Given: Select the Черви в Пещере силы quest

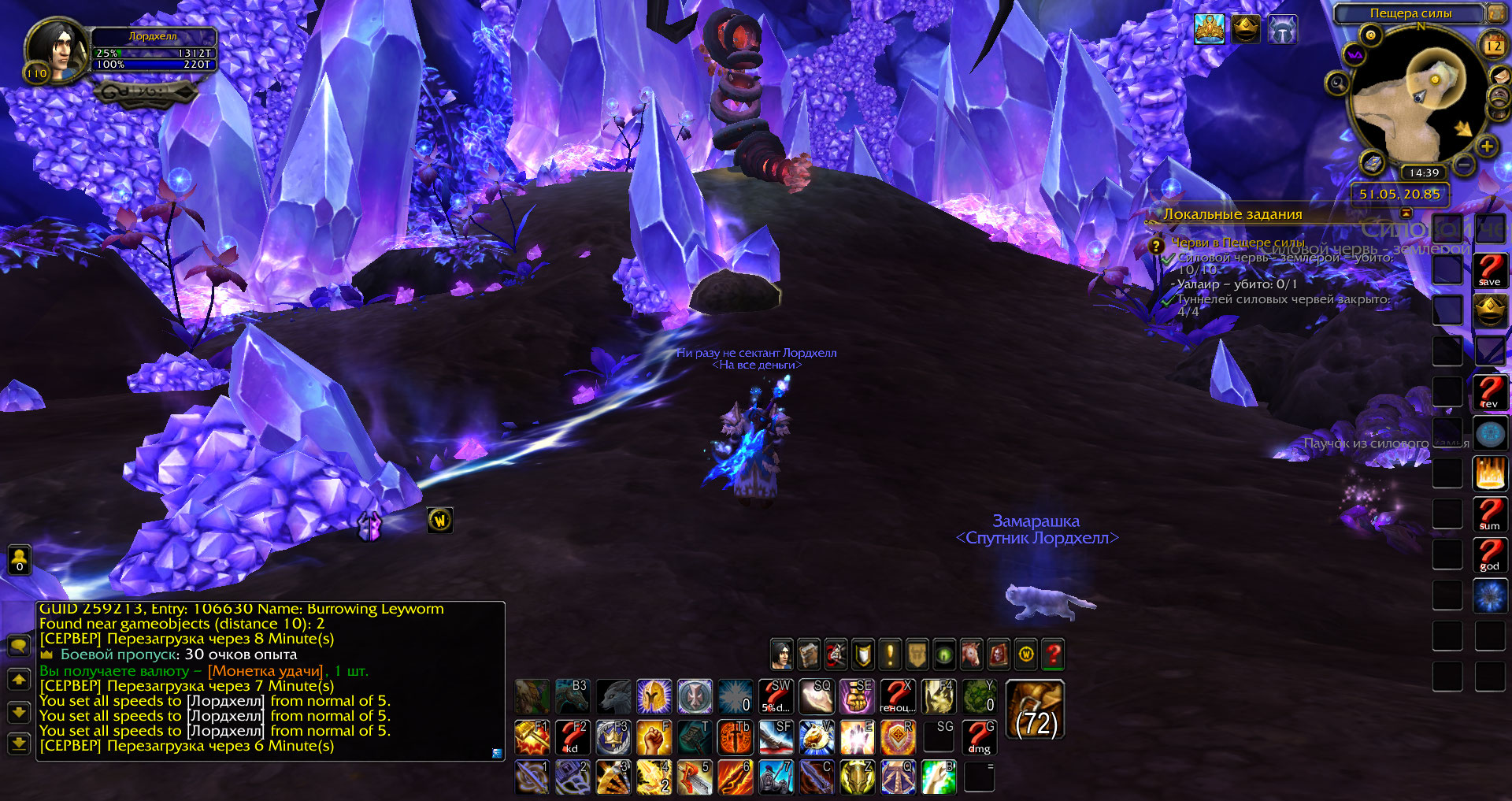Looking at the screenshot, I should pyautogui.click(x=1236, y=243).
